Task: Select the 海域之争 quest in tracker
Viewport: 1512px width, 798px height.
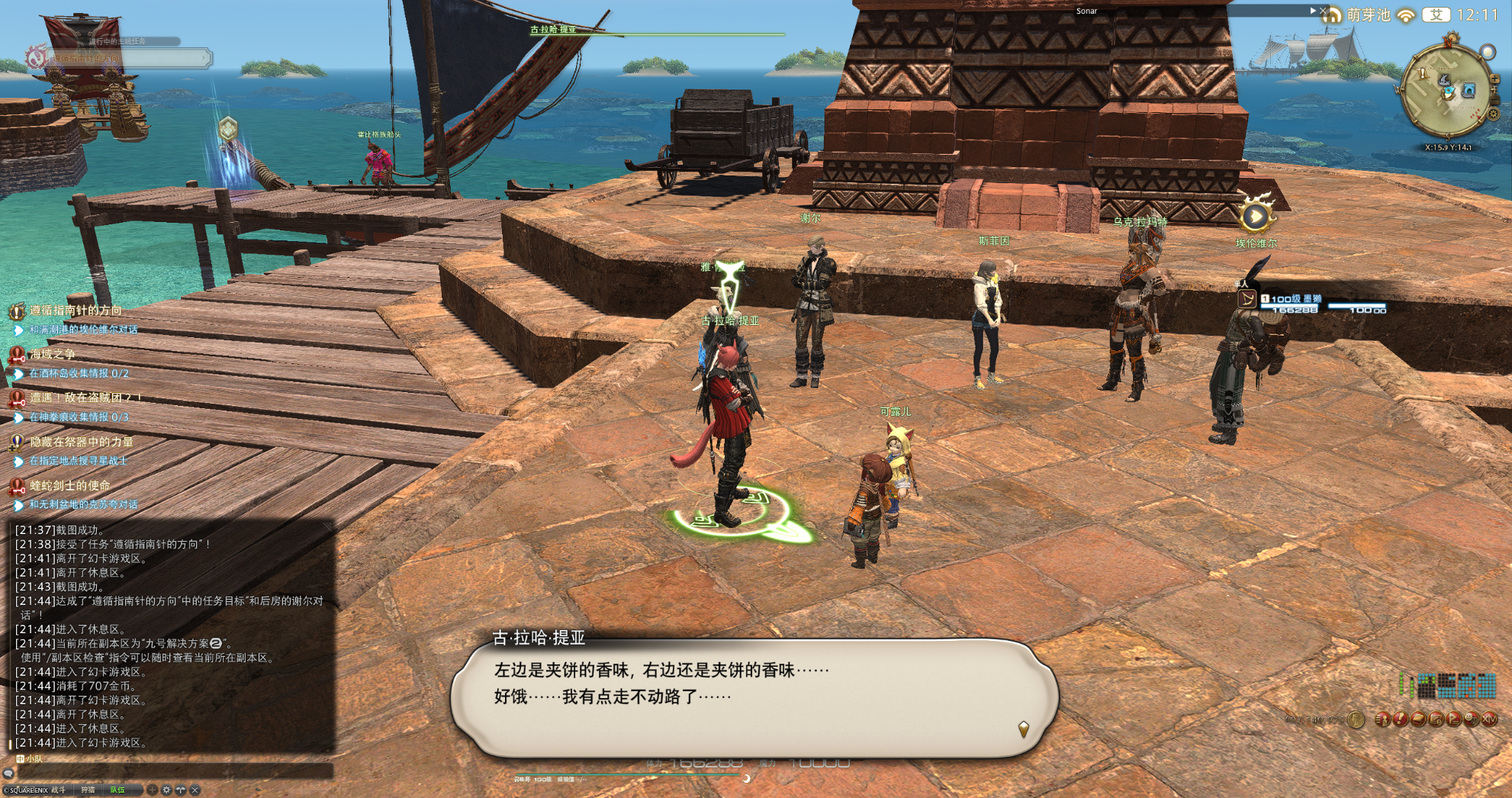Action: point(53,354)
